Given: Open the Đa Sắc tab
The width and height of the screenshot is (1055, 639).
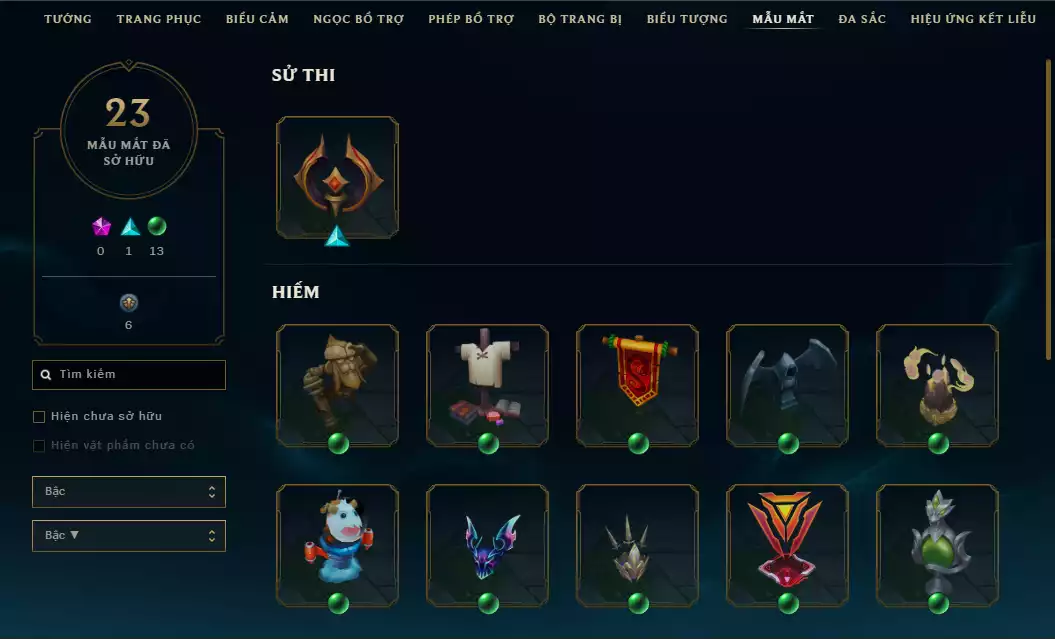Looking at the screenshot, I should tap(862, 19).
